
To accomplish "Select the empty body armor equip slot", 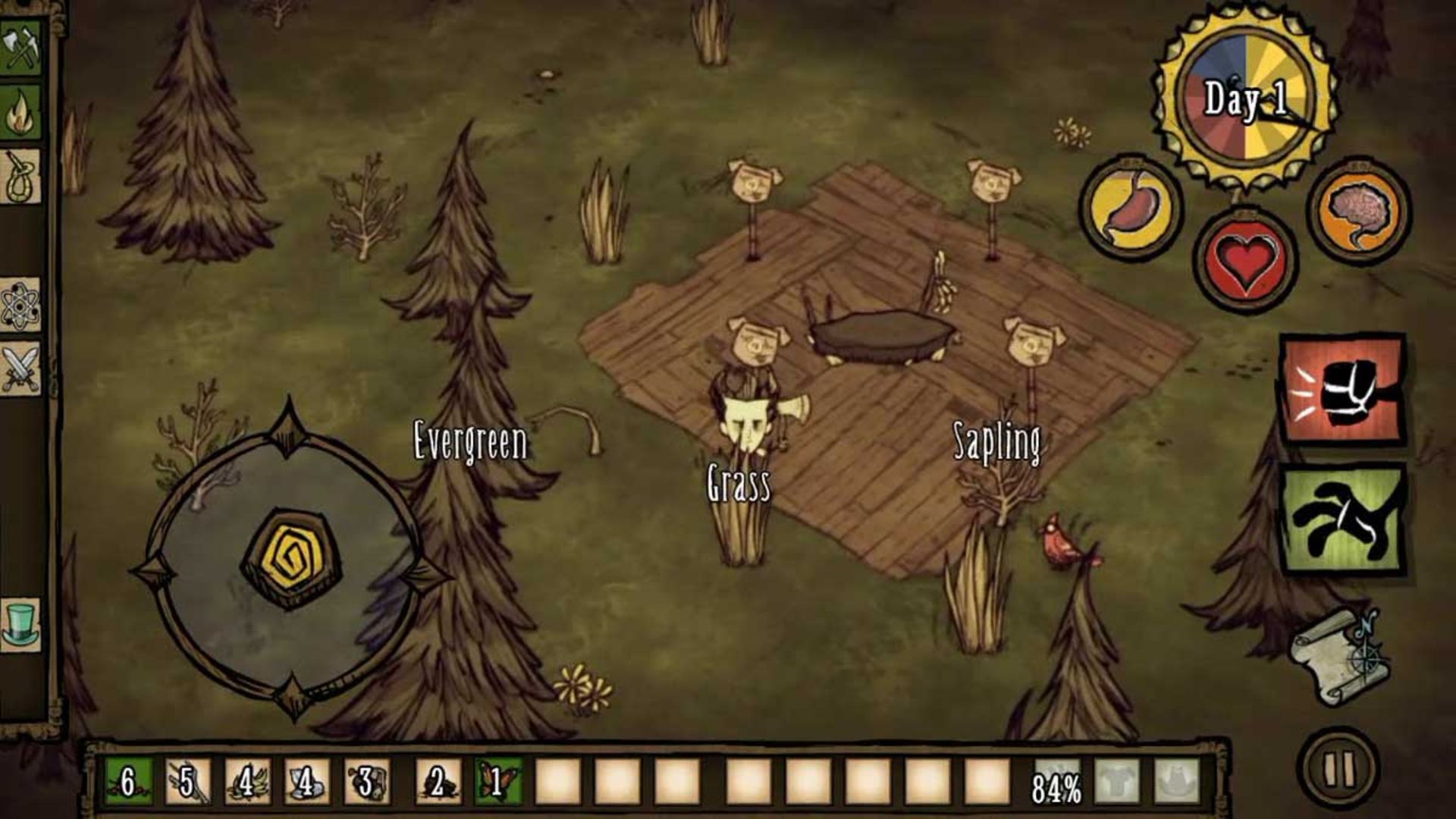I will tap(1117, 781).
